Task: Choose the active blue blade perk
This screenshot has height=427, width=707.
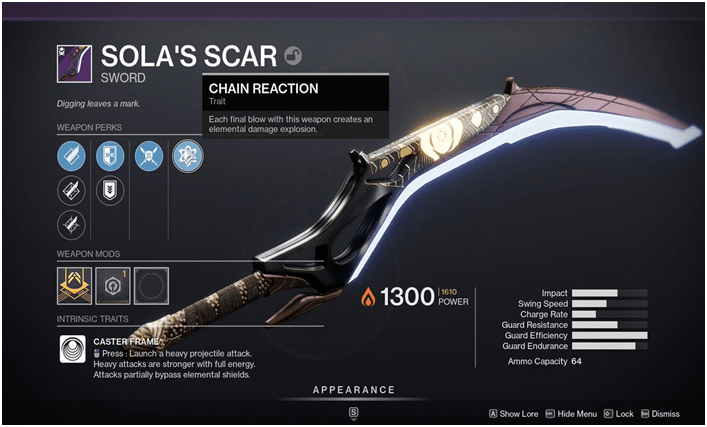Action: (71, 155)
